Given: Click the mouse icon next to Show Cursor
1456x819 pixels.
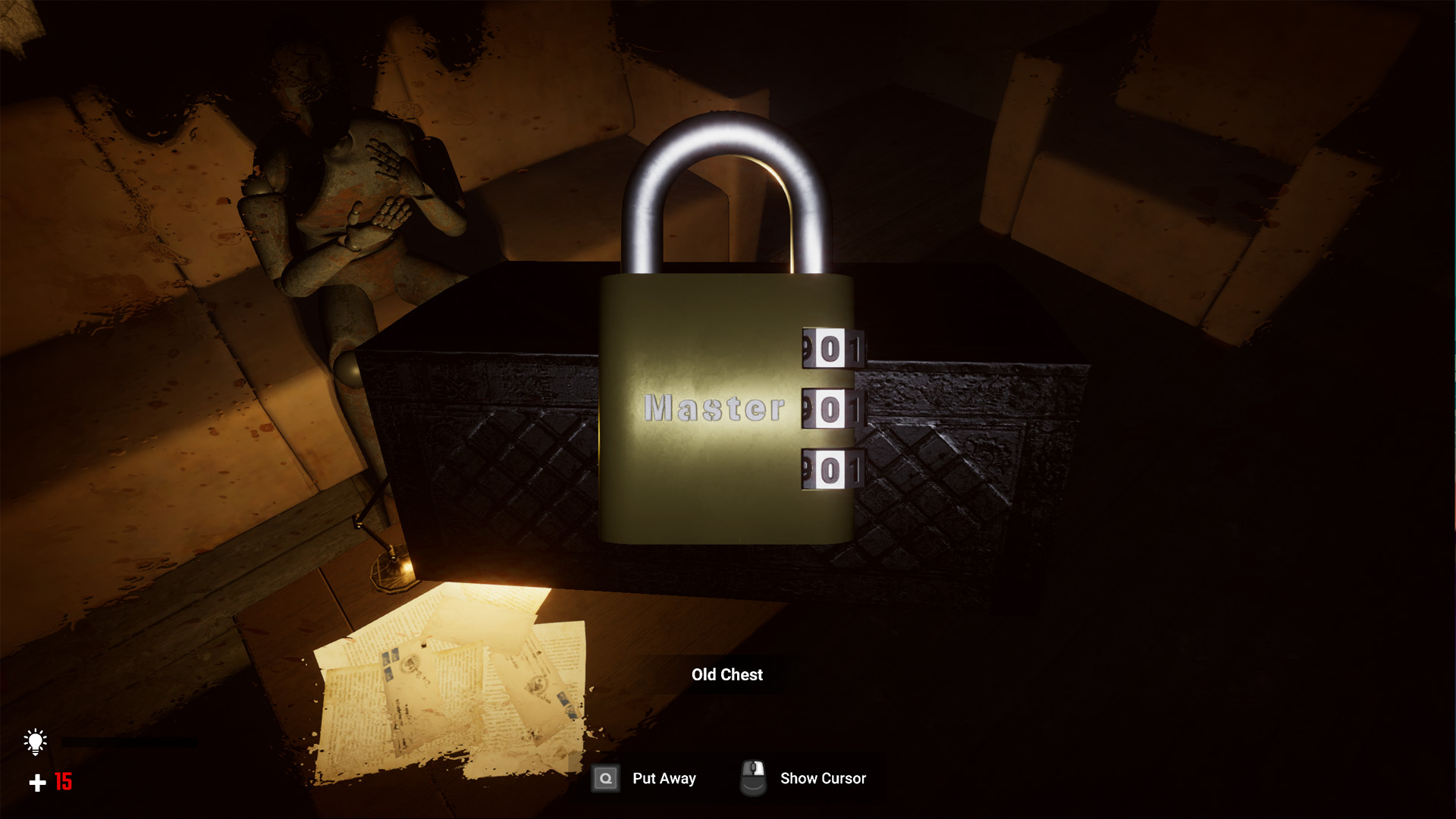Looking at the screenshot, I should click(x=752, y=778).
